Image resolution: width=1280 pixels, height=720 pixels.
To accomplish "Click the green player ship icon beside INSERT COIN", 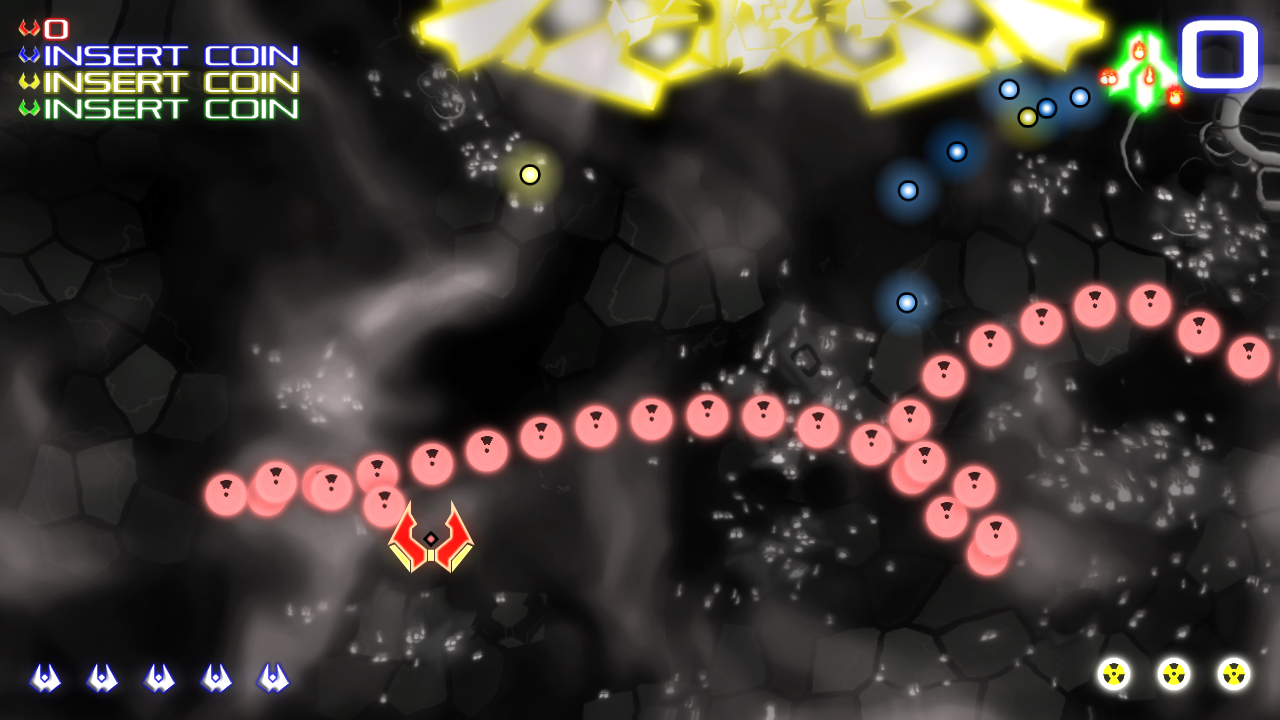I will pos(30,108).
